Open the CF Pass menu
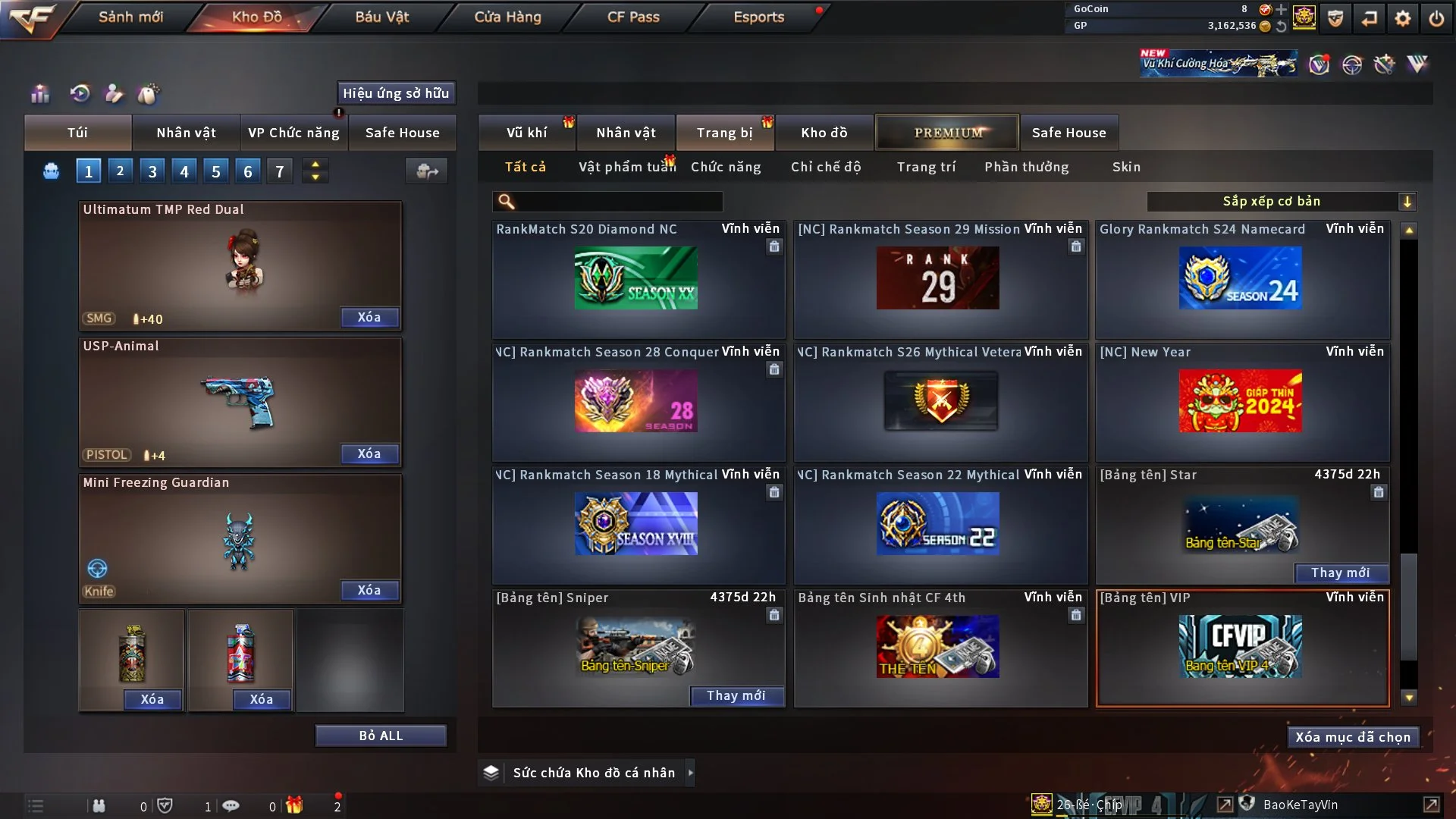The image size is (1456, 819). 633,17
